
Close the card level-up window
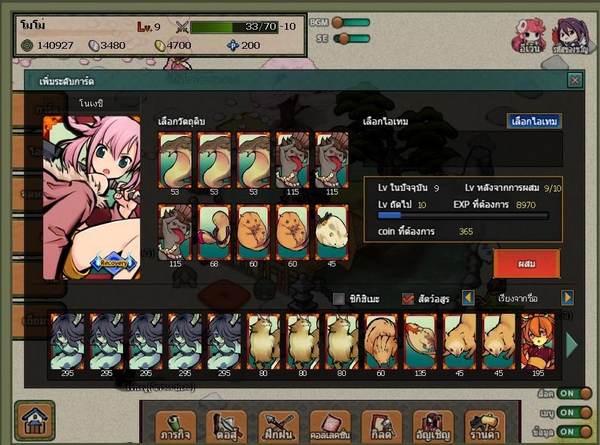(x=574, y=80)
